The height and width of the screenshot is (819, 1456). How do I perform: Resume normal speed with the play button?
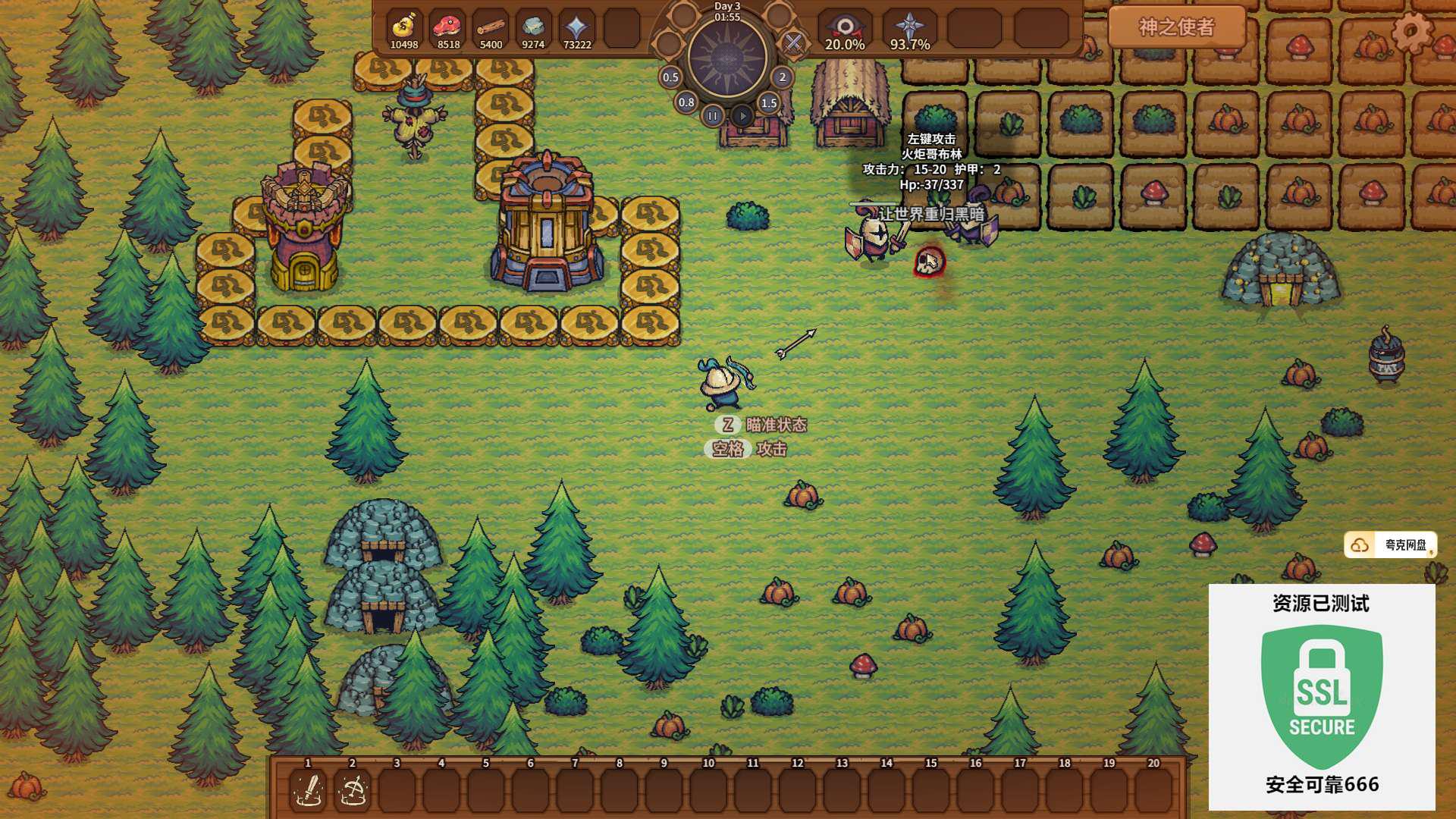742,116
